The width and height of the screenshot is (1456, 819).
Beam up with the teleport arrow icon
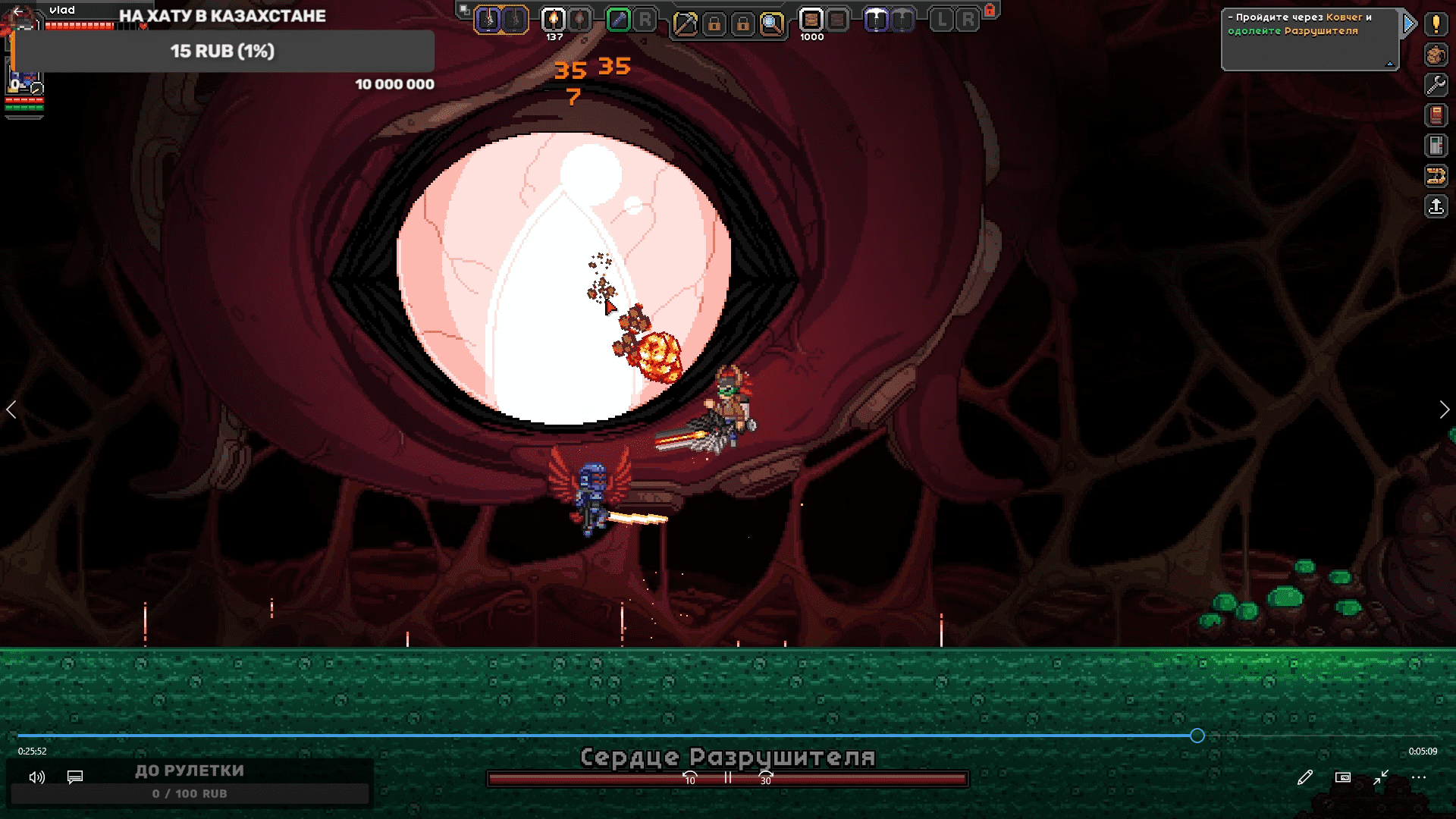1436,206
